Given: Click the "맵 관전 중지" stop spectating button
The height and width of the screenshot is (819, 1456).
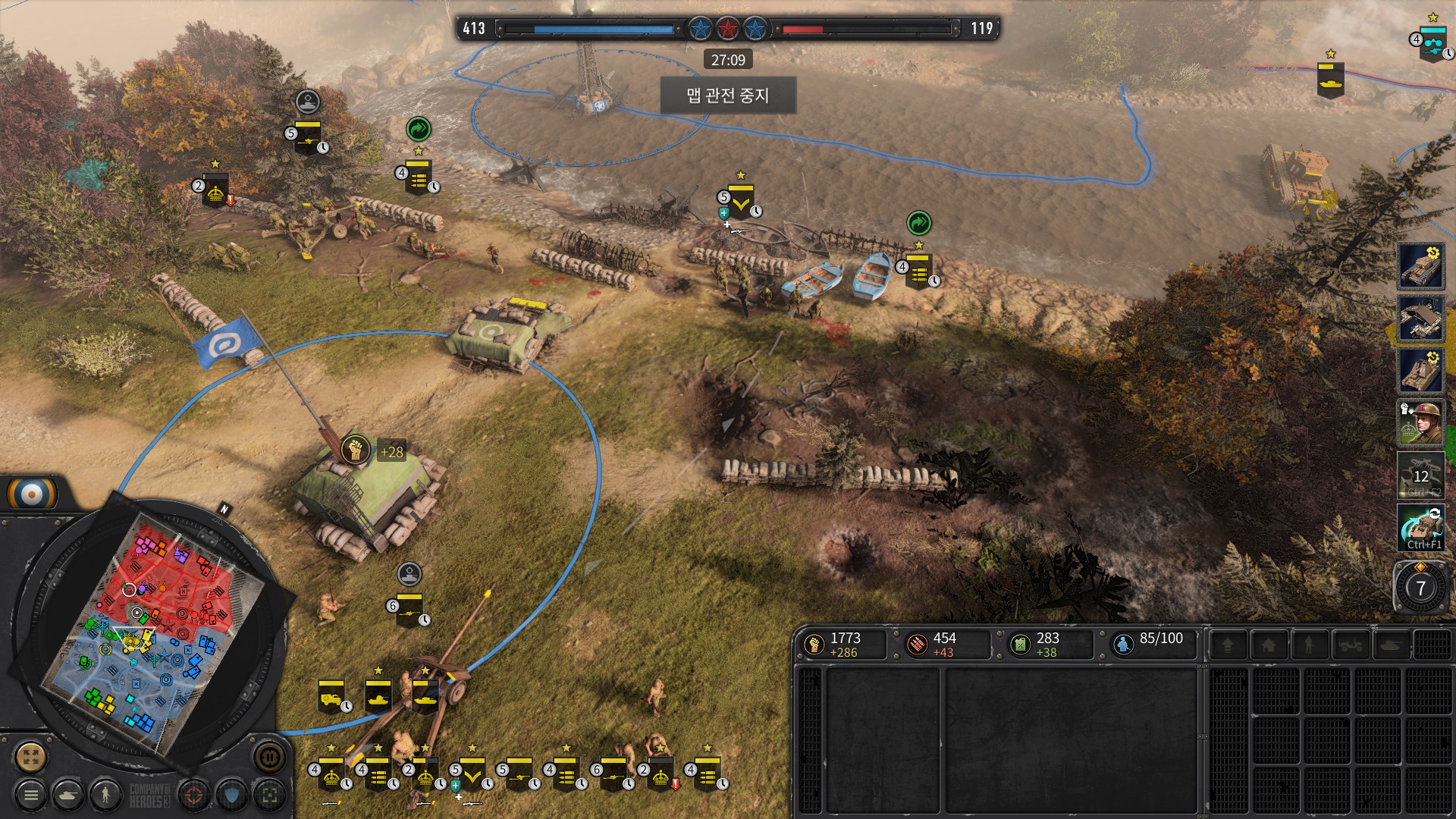Looking at the screenshot, I should click(728, 96).
